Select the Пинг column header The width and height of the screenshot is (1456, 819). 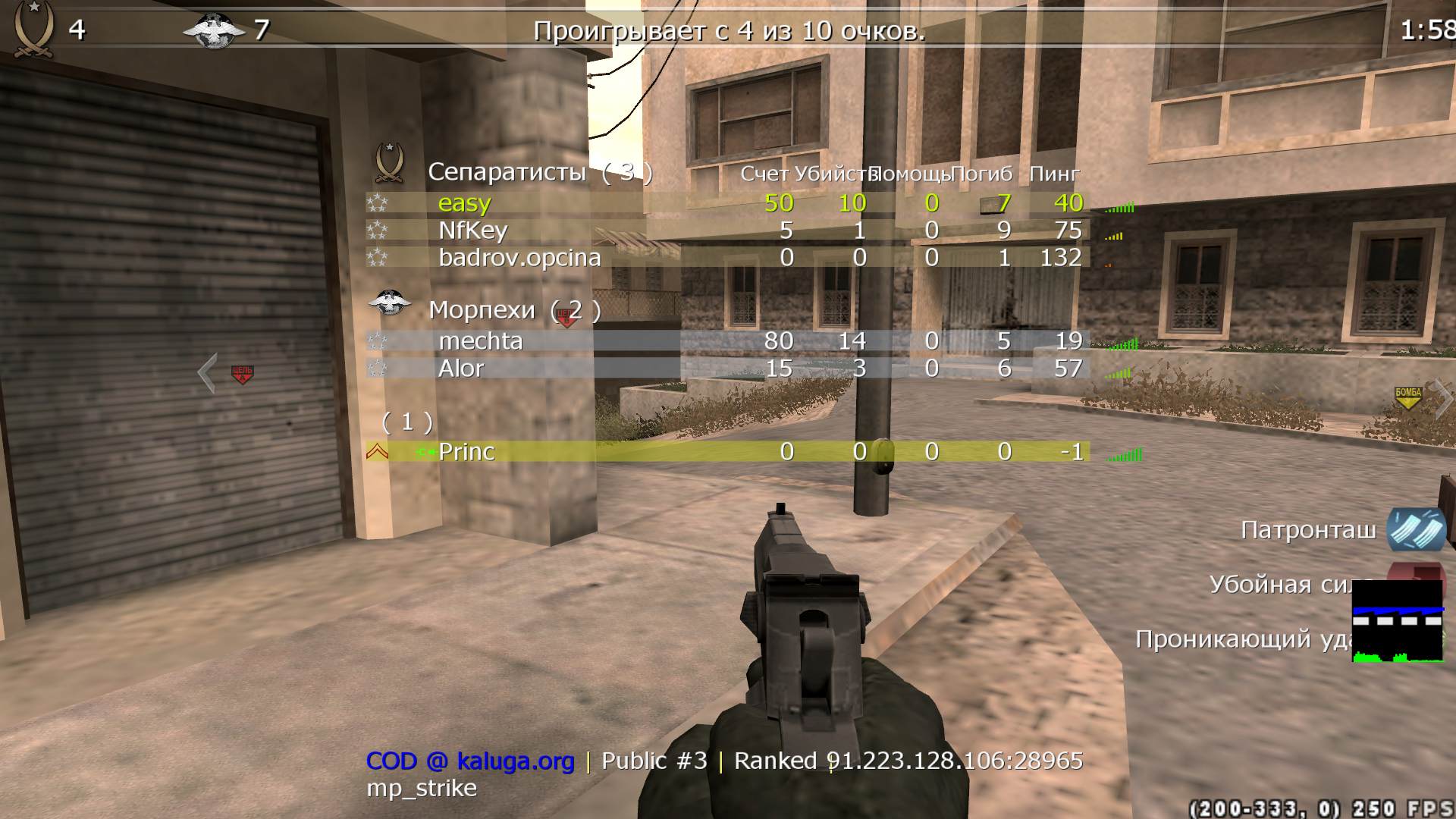click(x=1054, y=173)
